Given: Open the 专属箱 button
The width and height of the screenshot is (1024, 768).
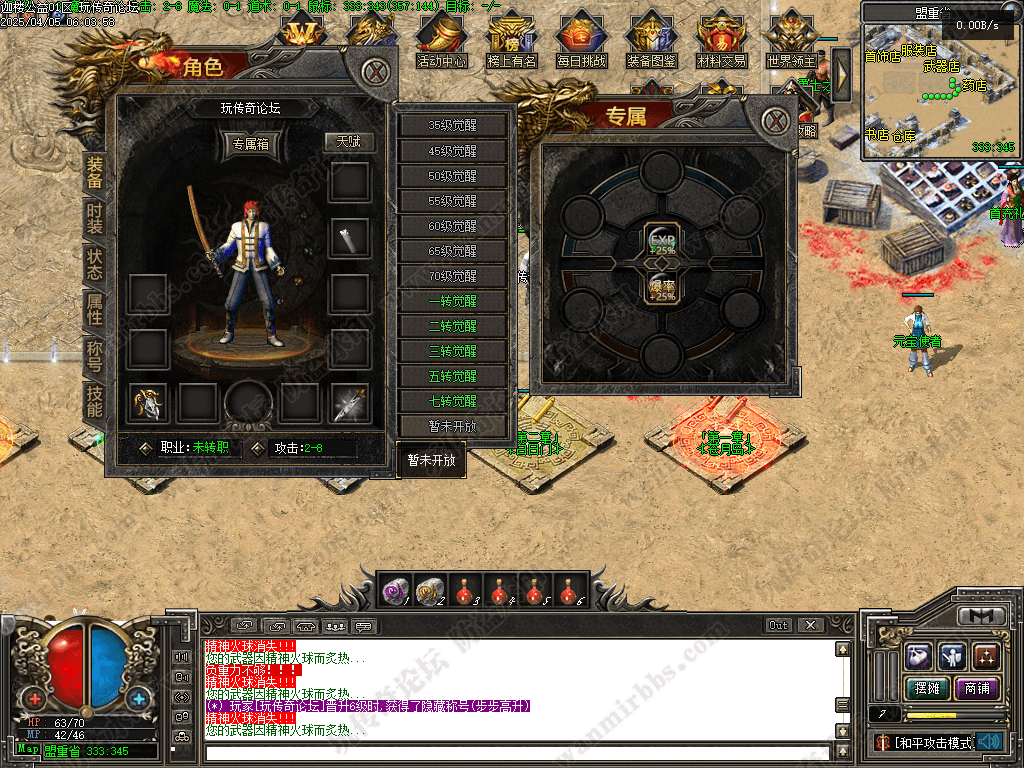Looking at the screenshot, I should (250, 143).
